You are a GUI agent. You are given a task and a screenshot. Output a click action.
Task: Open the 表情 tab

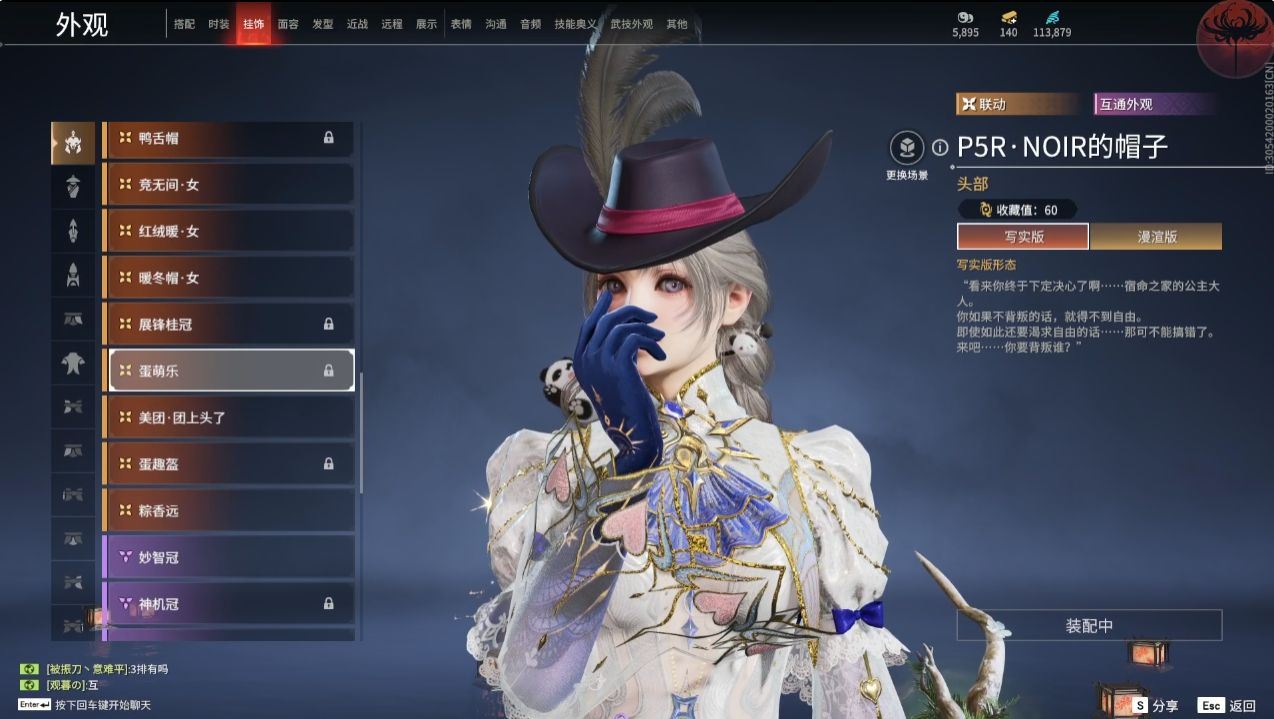[x=461, y=24]
